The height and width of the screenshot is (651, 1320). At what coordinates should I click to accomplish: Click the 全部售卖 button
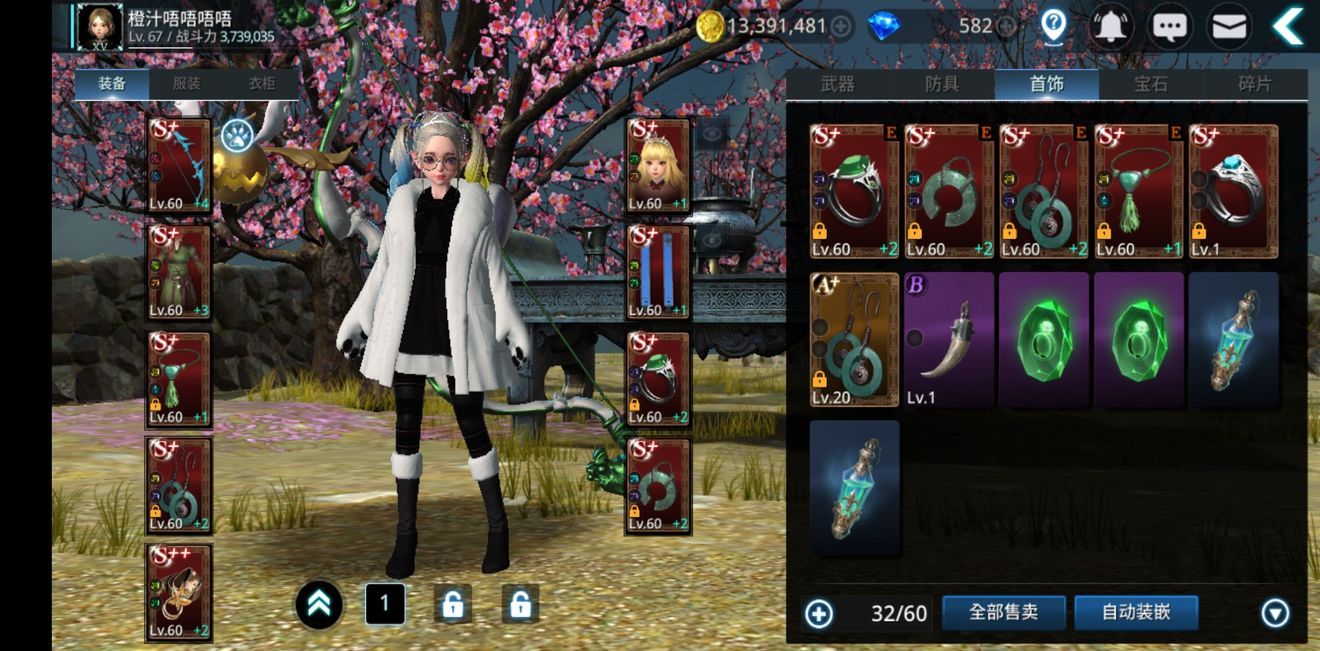coord(1003,612)
